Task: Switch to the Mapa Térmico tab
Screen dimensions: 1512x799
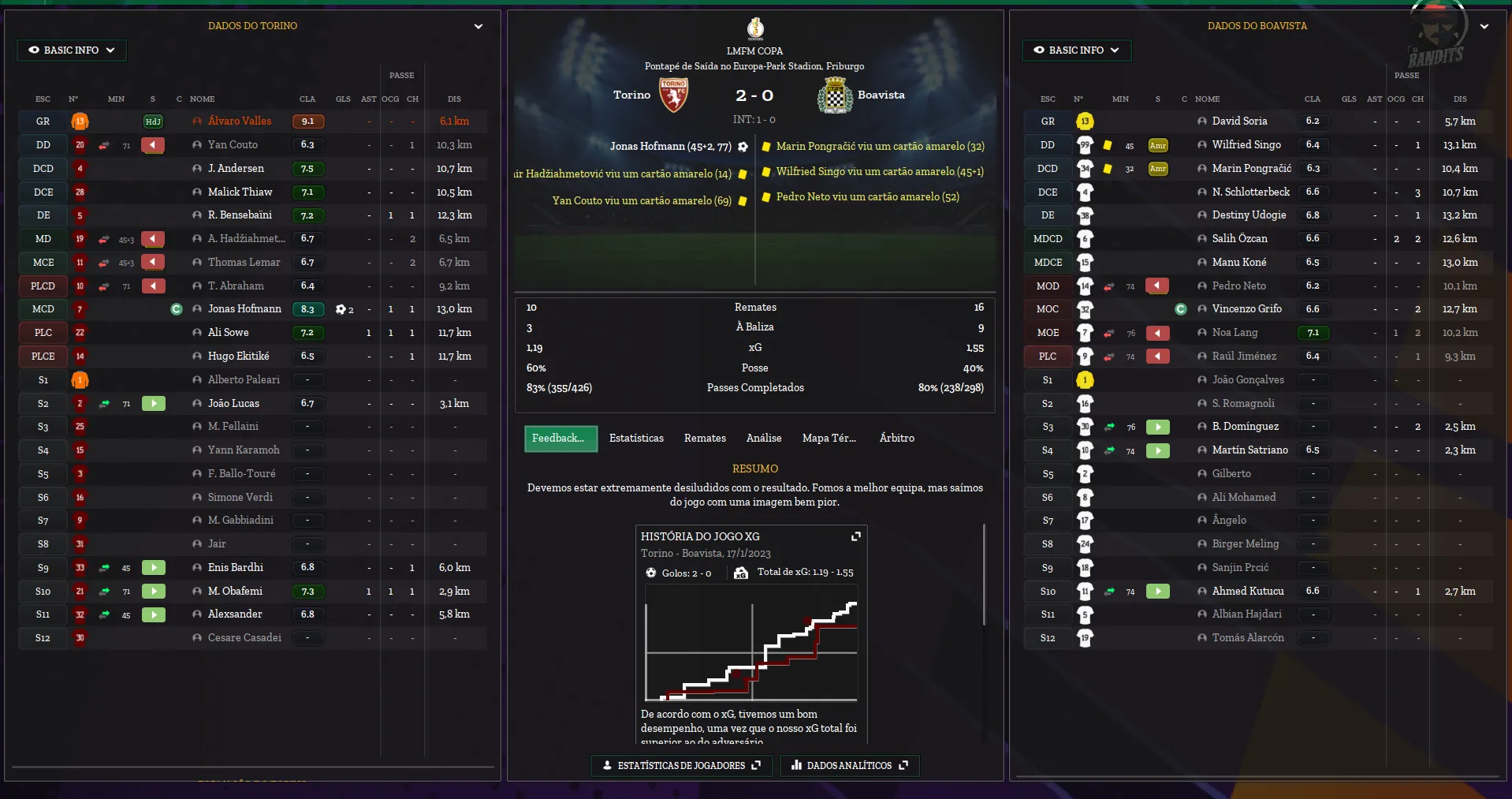Action: tap(829, 439)
